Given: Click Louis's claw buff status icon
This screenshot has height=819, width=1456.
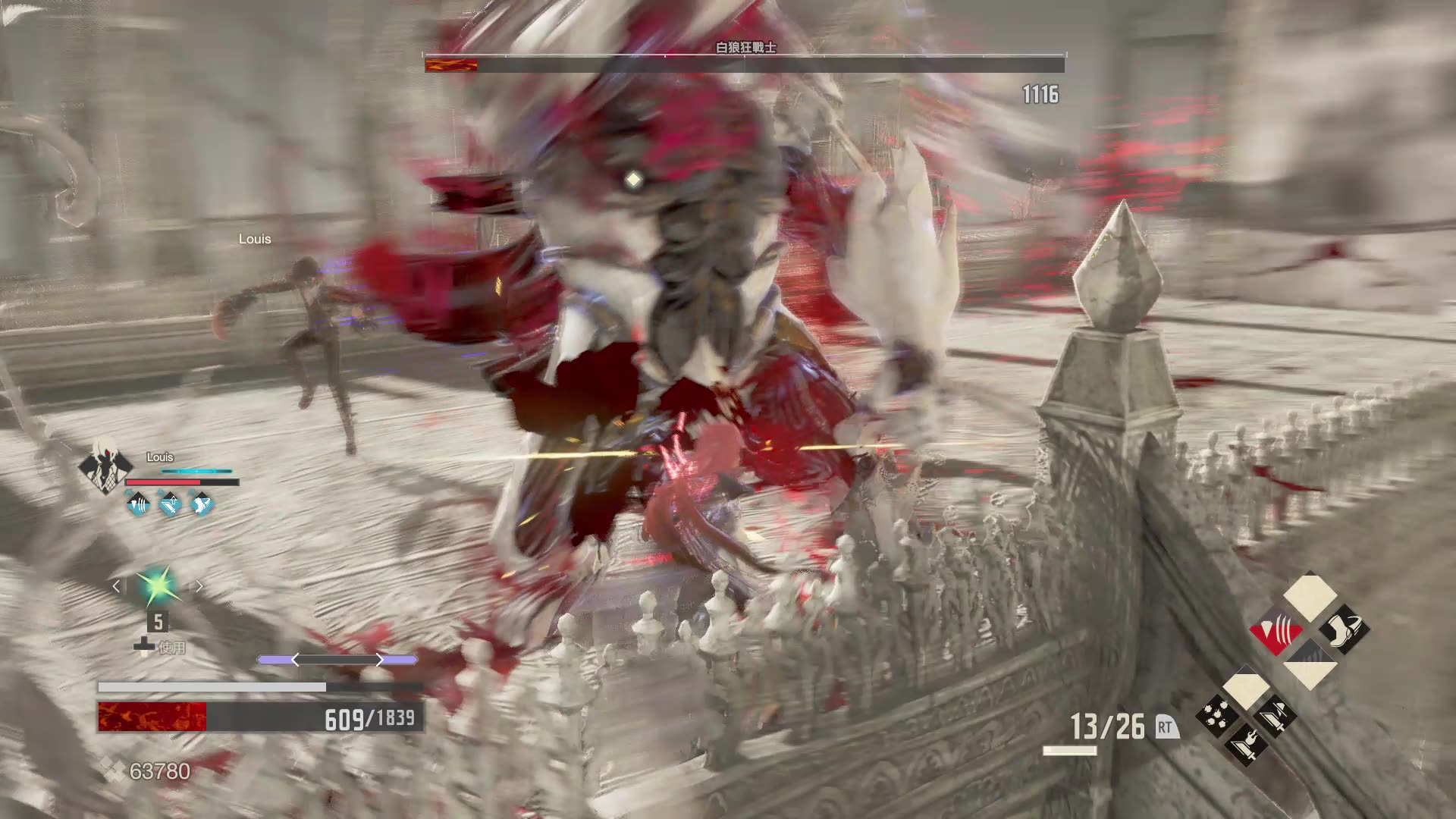Looking at the screenshot, I should click(136, 503).
